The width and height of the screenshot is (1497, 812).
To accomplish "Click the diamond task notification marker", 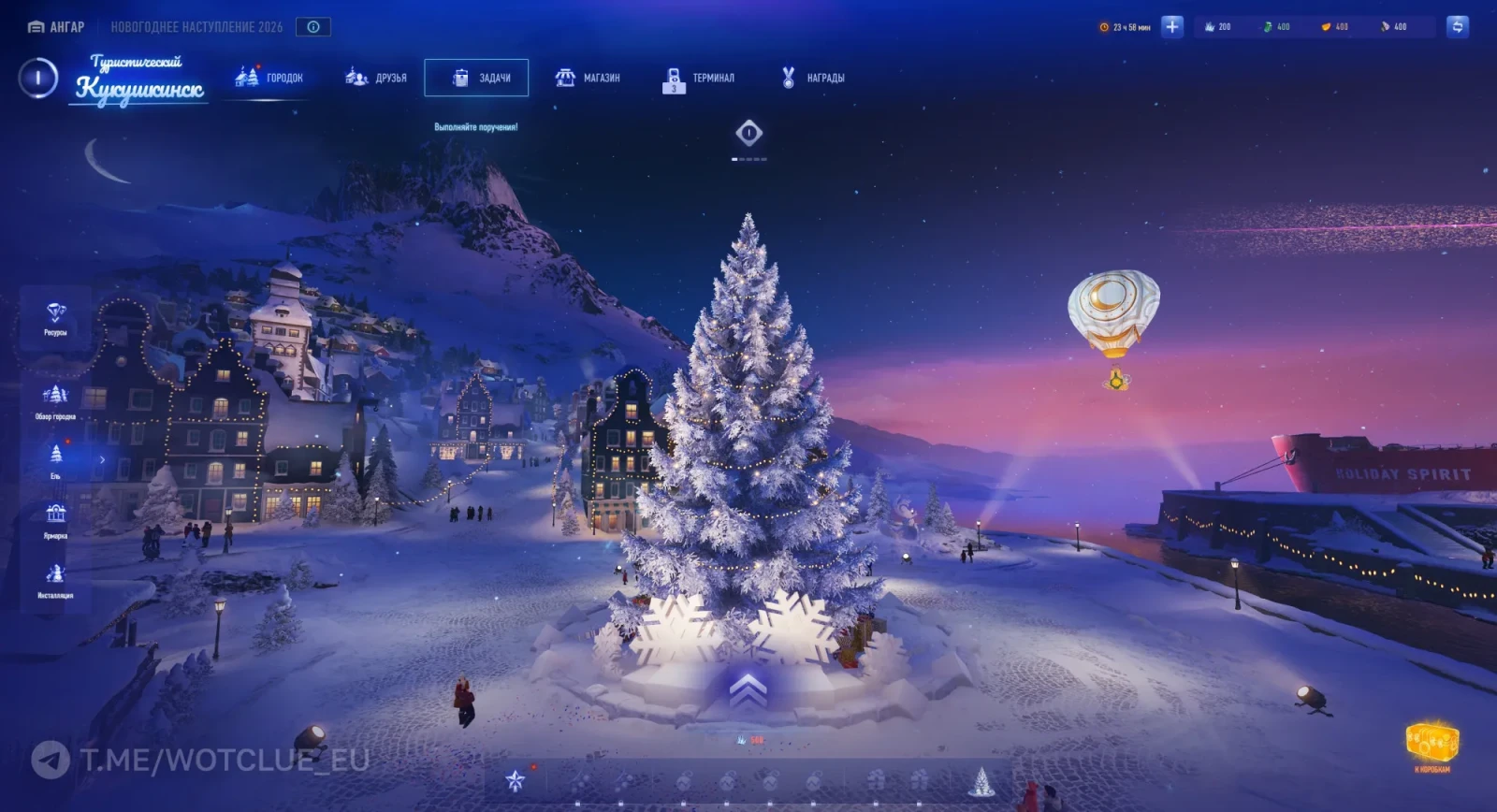I will click(748, 134).
